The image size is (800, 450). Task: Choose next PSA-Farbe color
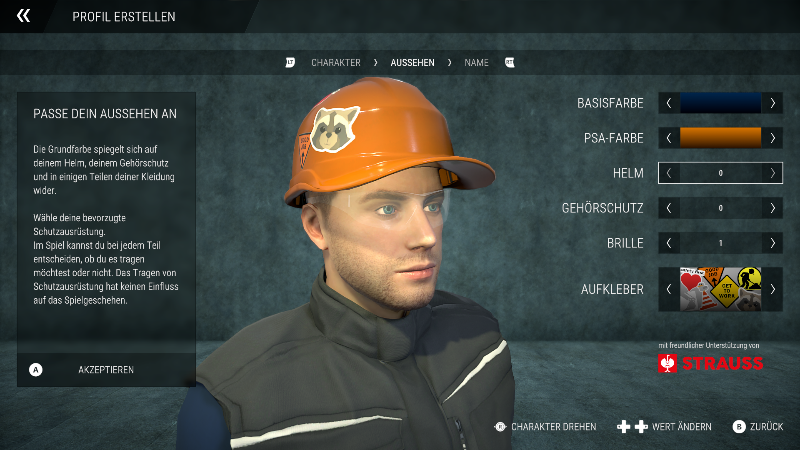click(772, 138)
